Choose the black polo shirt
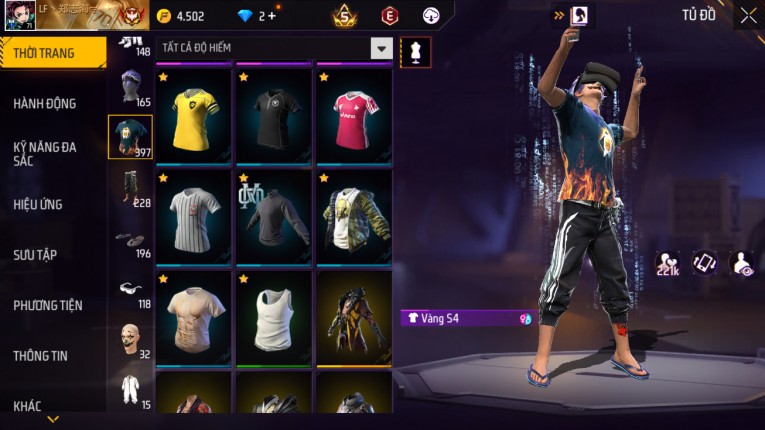Screen dimensions: 765x430 [274, 114]
